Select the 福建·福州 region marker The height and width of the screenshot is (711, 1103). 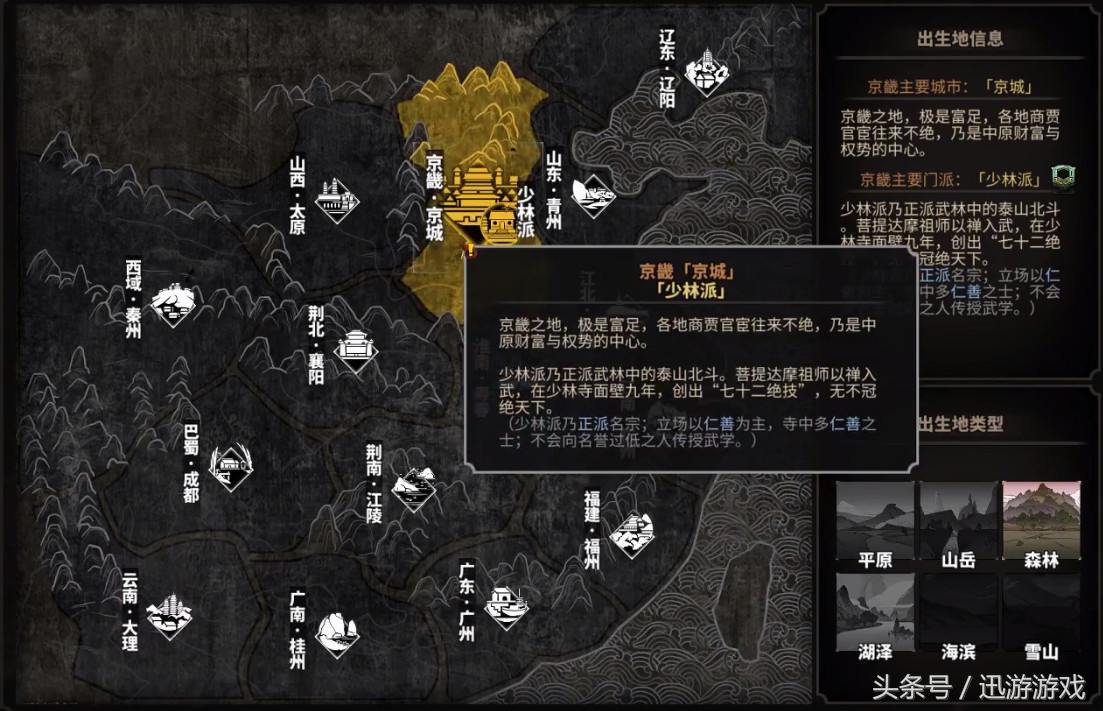click(x=630, y=532)
